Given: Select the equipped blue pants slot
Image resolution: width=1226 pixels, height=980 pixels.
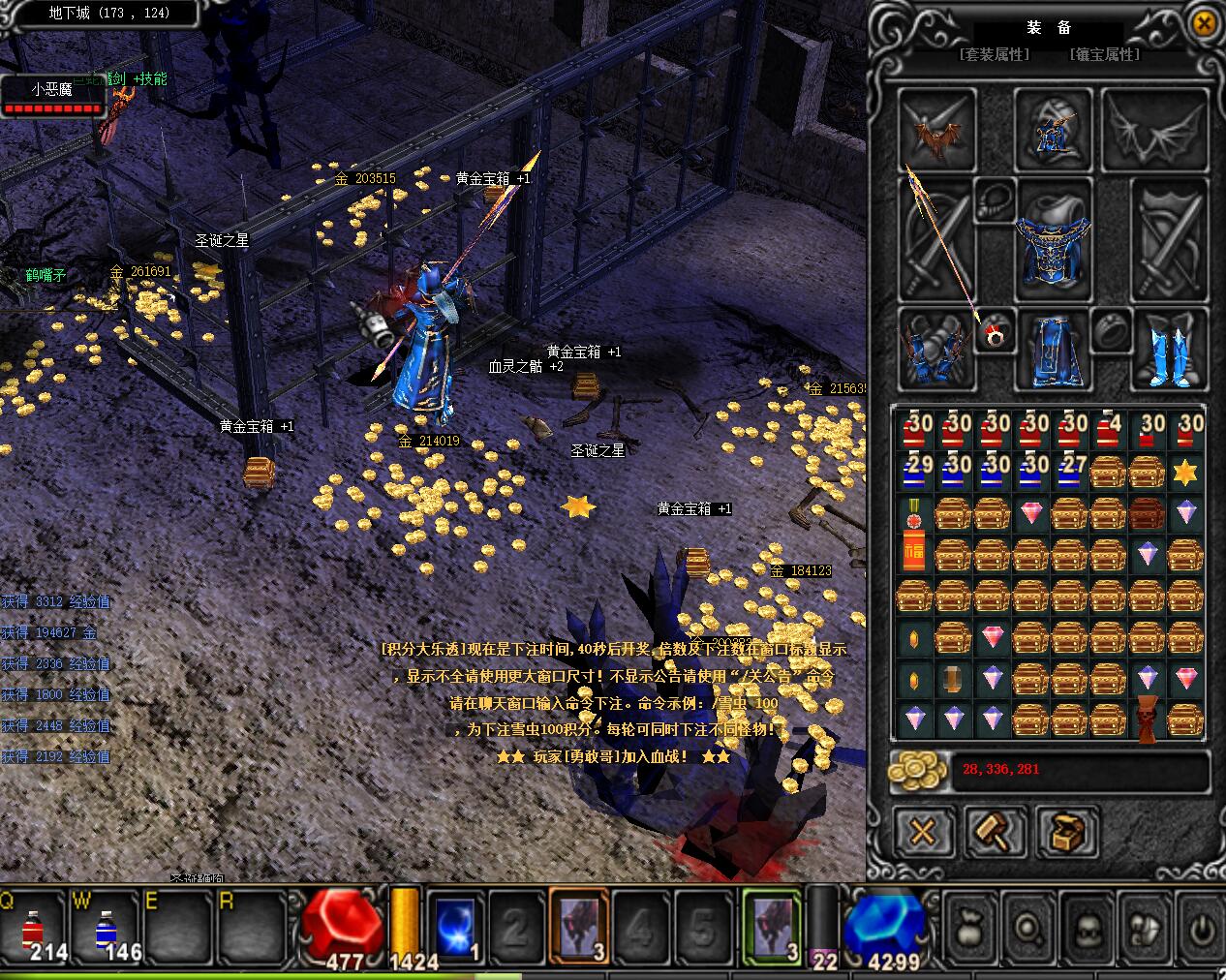Looking at the screenshot, I should [x=1053, y=350].
